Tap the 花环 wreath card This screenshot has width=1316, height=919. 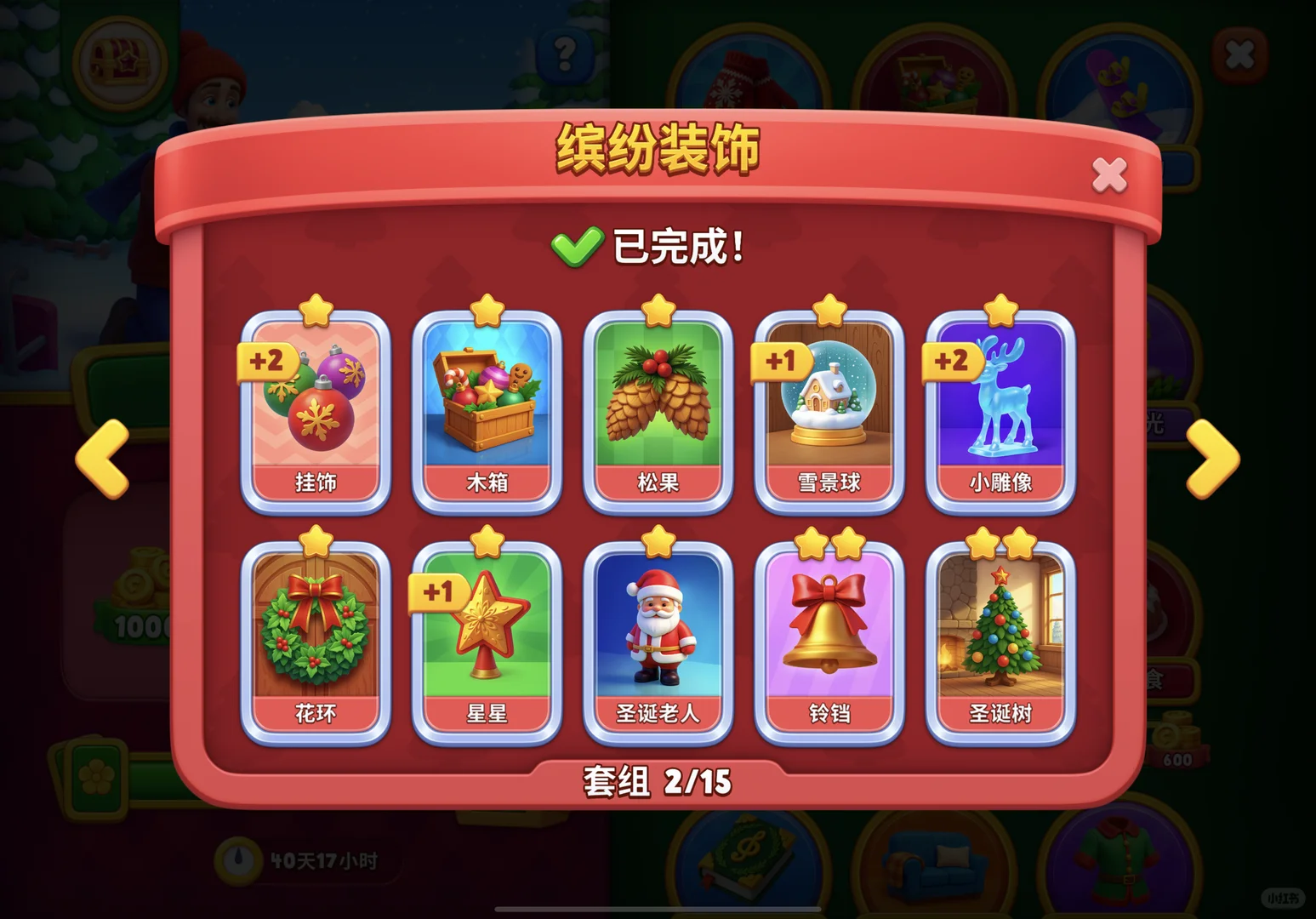tap(316, 638)
